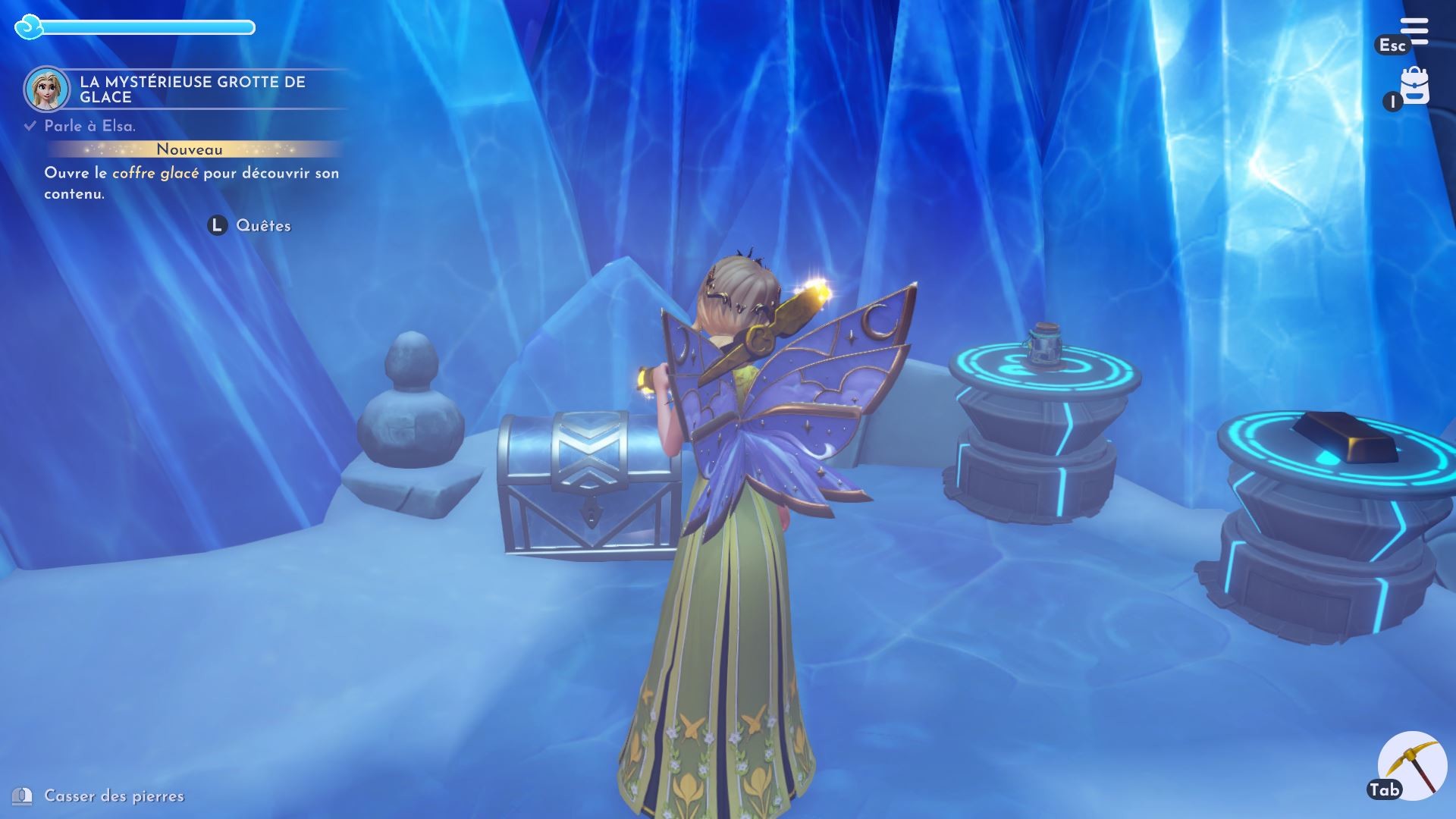1456x819 pixels.
Task: Click the Esc key badge on the menu icon
Action: [x=1394, y=45]
